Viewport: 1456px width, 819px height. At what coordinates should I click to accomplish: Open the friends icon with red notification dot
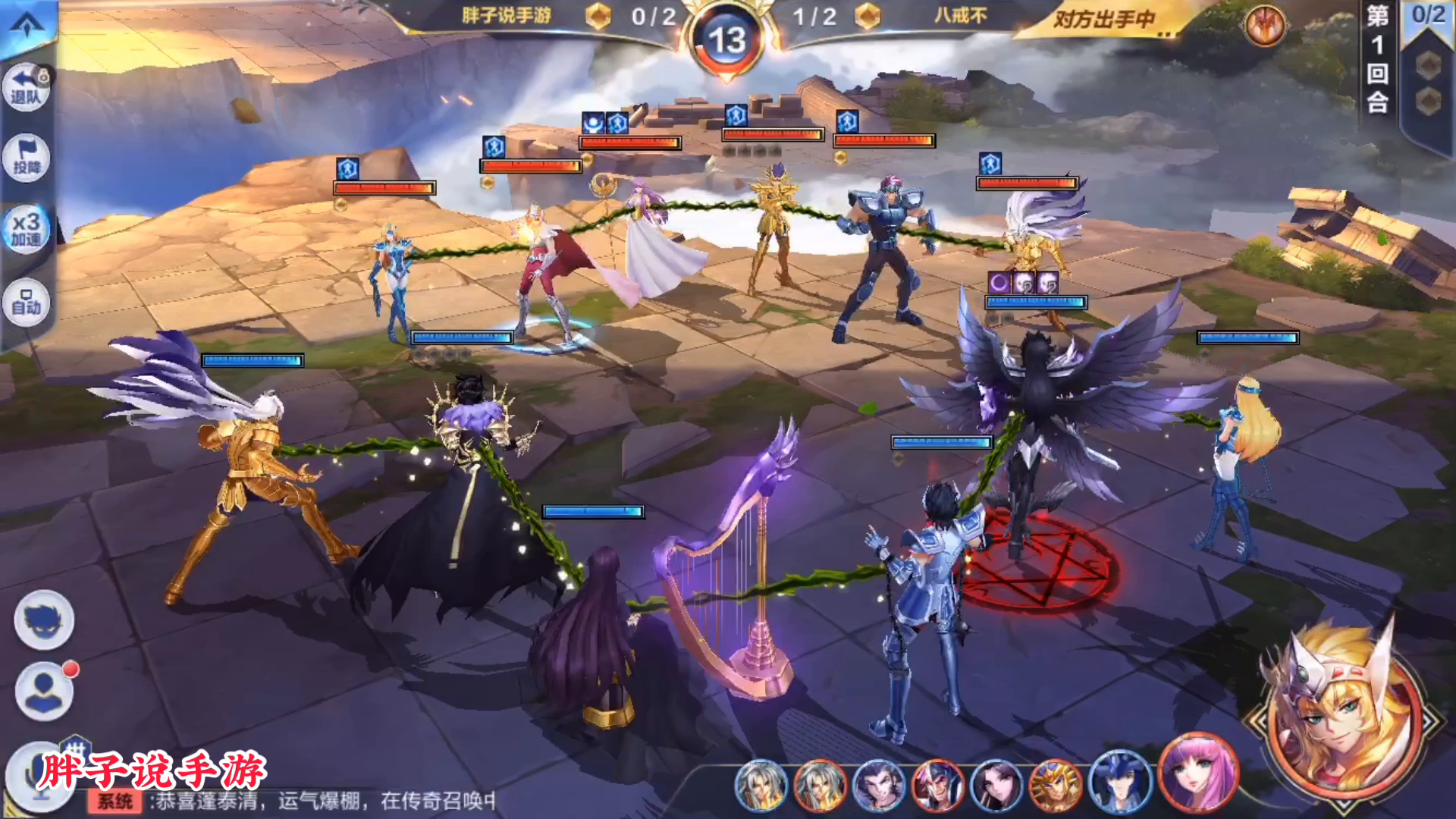(44, 692)
